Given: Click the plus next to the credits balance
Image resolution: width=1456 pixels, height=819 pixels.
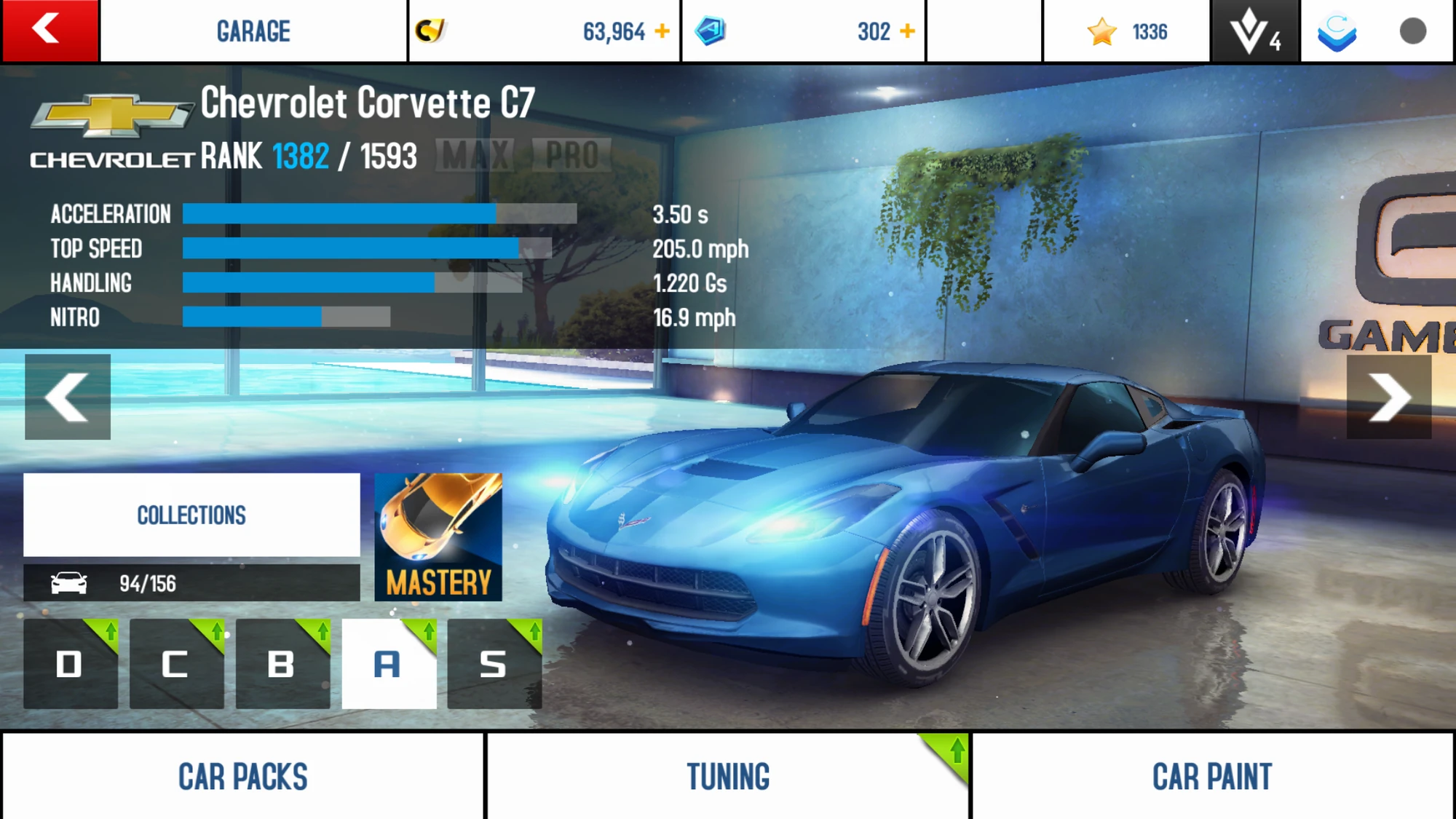Looking at the screenshot, I should click(x=661, y=31).
